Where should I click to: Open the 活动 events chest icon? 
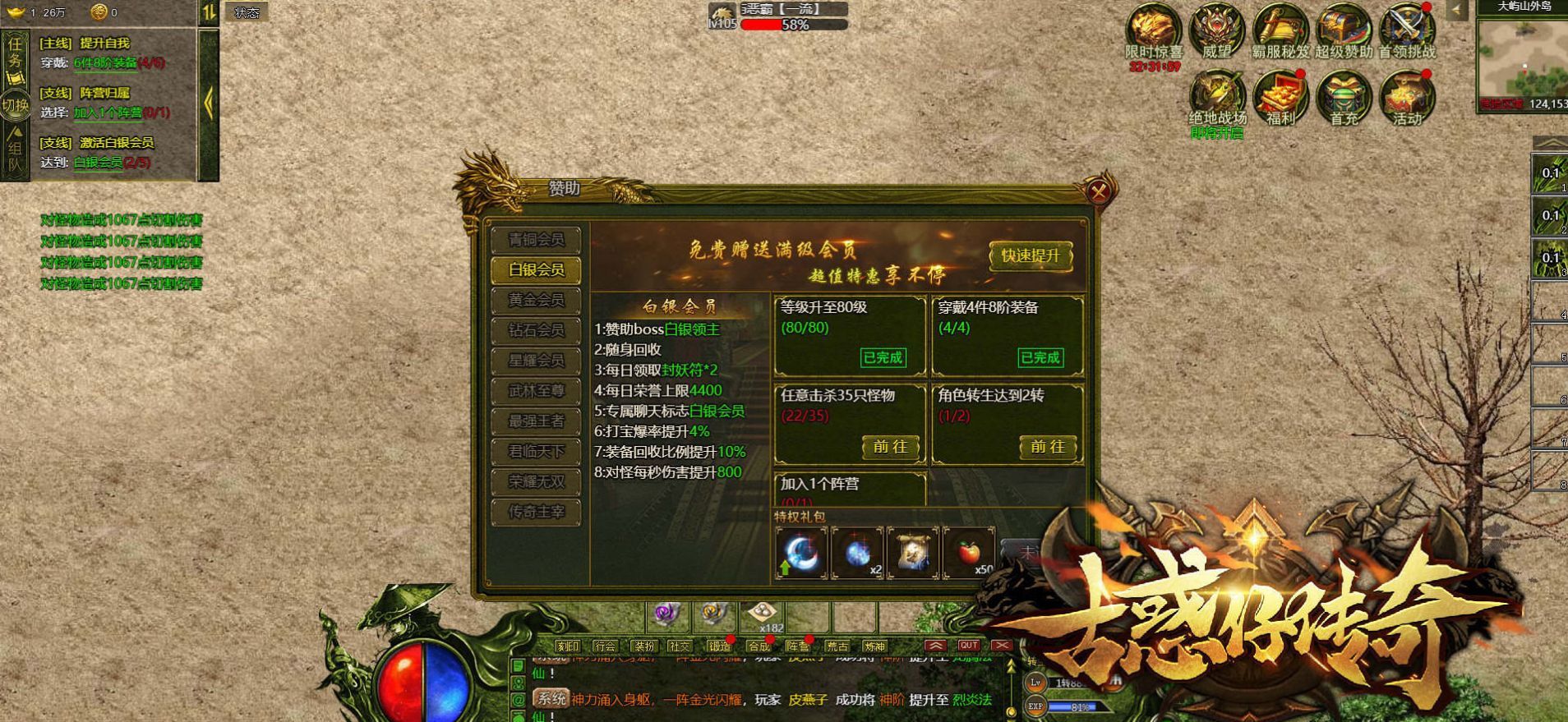(x=1407, y=99)
